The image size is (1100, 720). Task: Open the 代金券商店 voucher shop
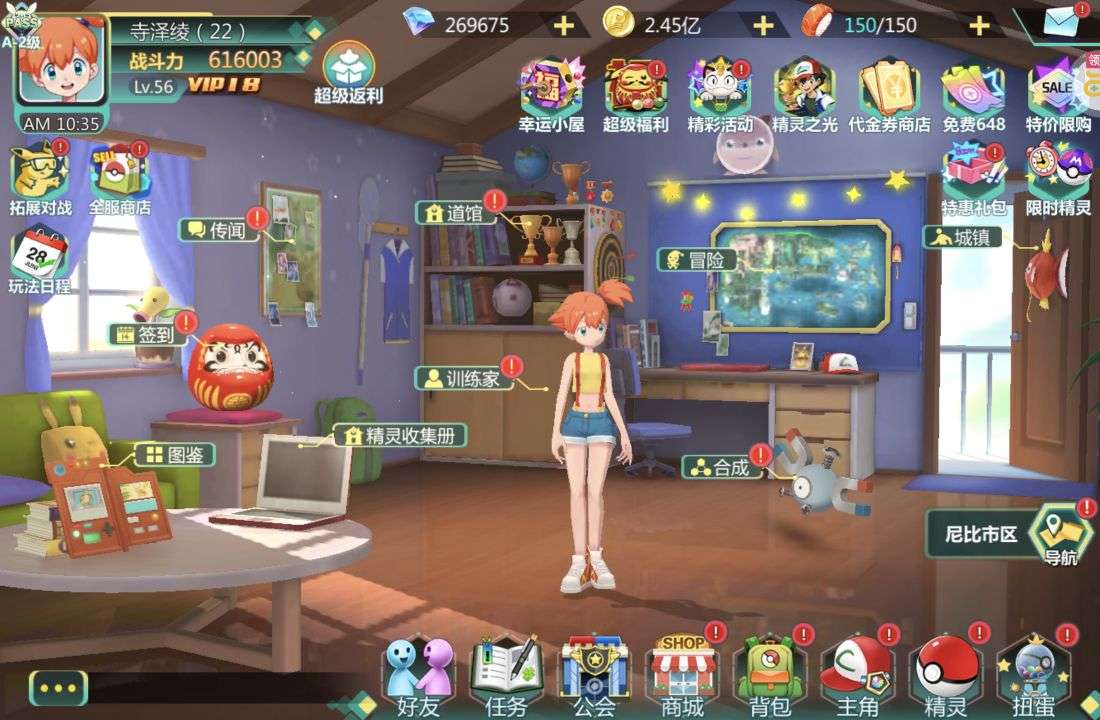889,93
